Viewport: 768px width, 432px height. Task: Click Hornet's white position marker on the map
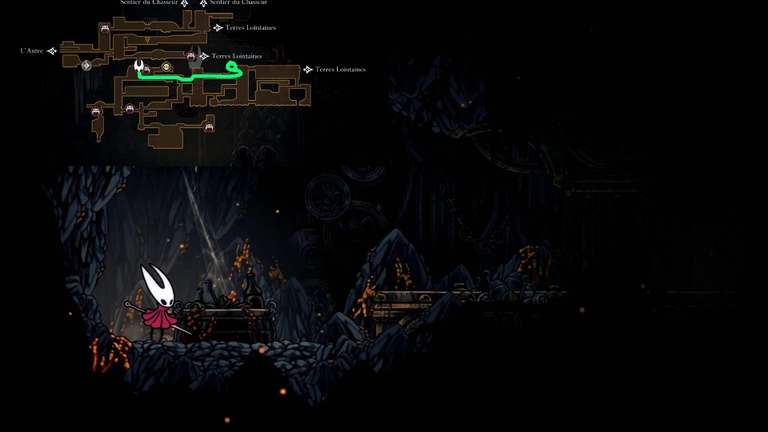(x=139, y=66)
